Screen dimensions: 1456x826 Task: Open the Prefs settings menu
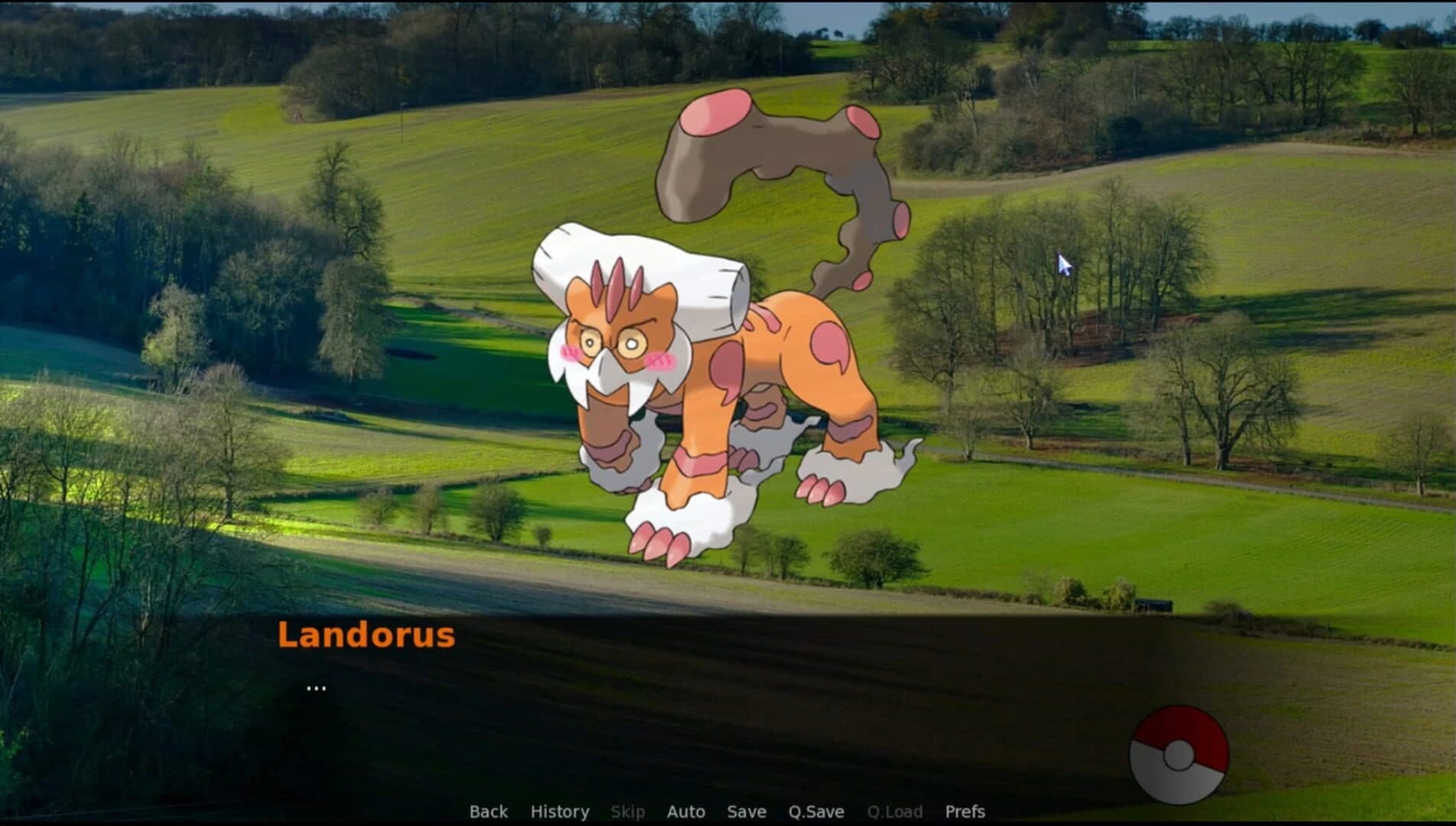pos(965,812)
